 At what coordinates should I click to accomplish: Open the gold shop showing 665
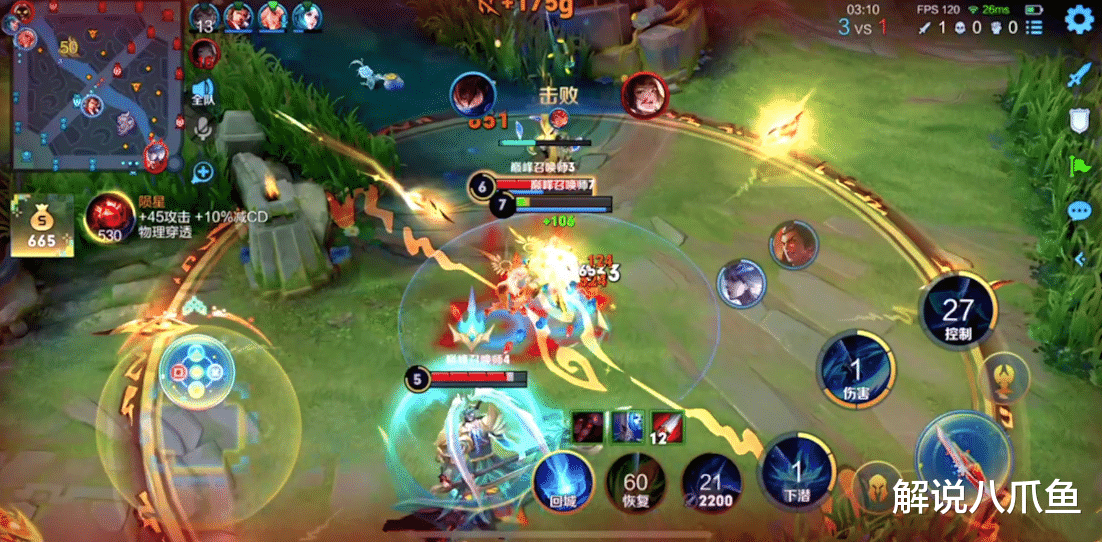pos(42,226)
